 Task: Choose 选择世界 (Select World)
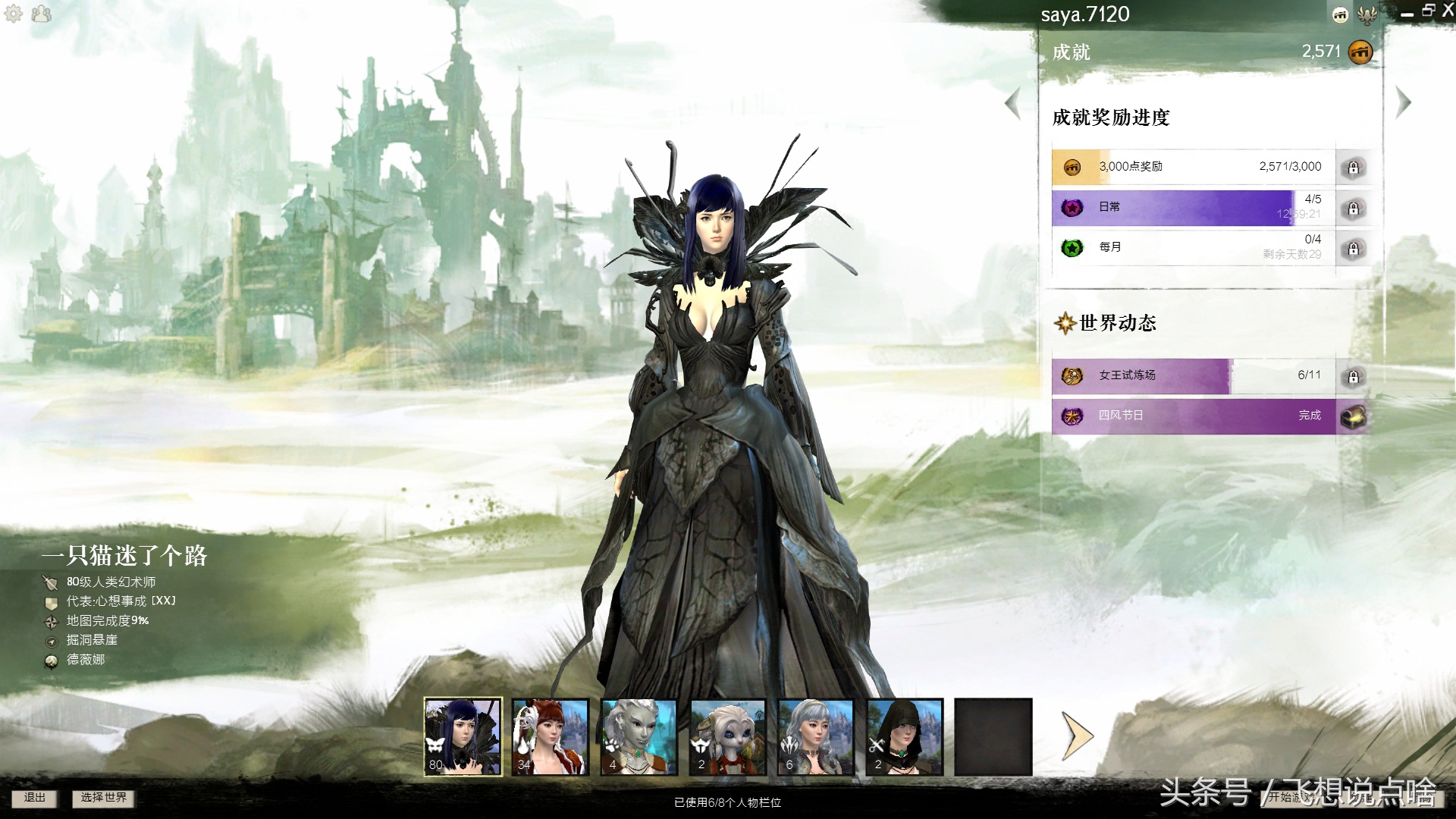pos(103,798)
